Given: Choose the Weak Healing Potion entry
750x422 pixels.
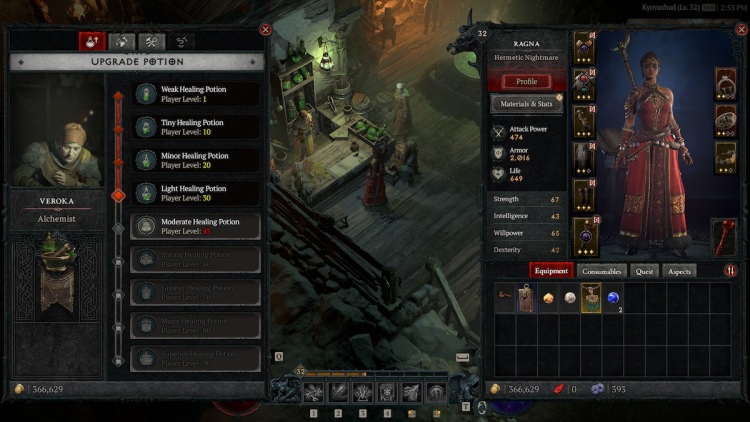Looking at the screenshot, I should click(196, 95).
